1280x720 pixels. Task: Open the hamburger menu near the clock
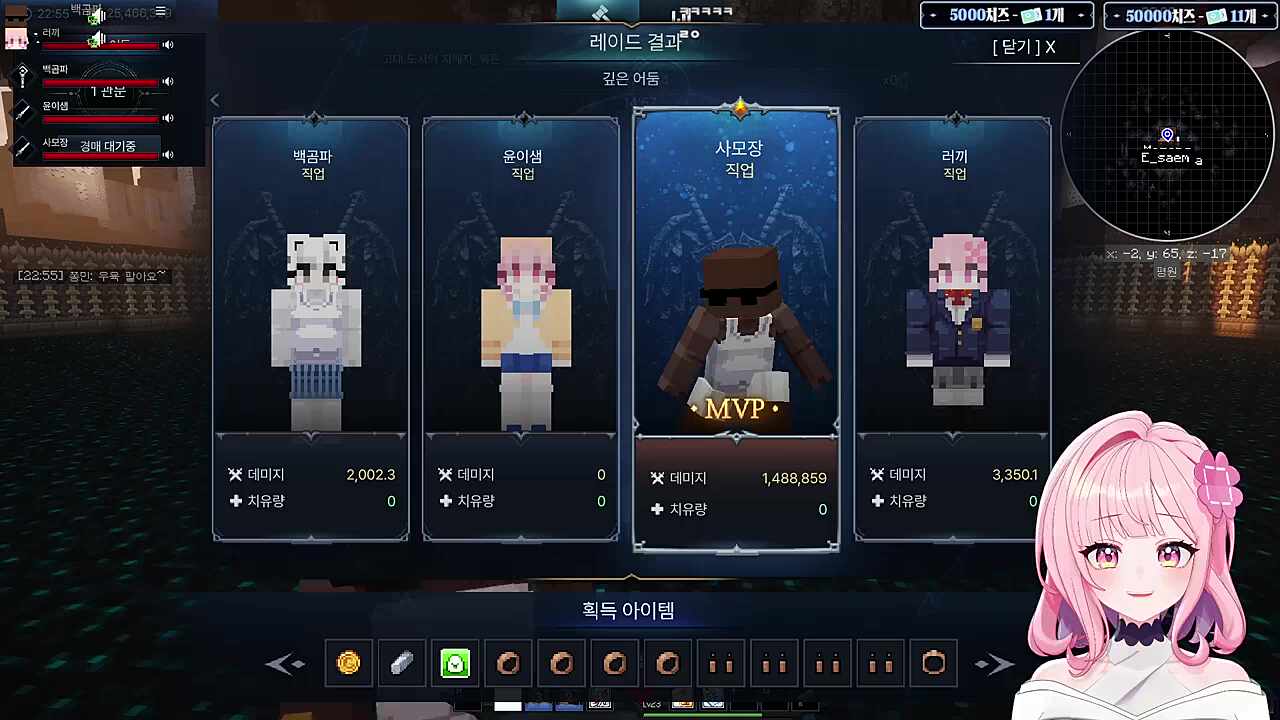(x=160, y=12)
